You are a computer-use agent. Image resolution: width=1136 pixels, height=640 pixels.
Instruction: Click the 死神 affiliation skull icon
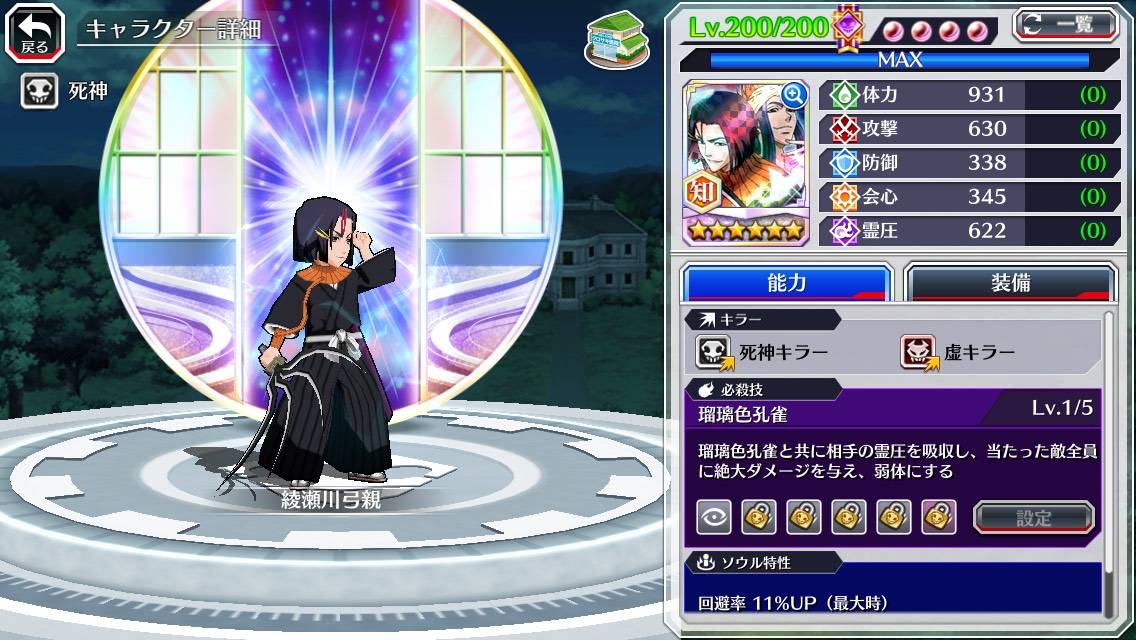click(x=40, y=92)
